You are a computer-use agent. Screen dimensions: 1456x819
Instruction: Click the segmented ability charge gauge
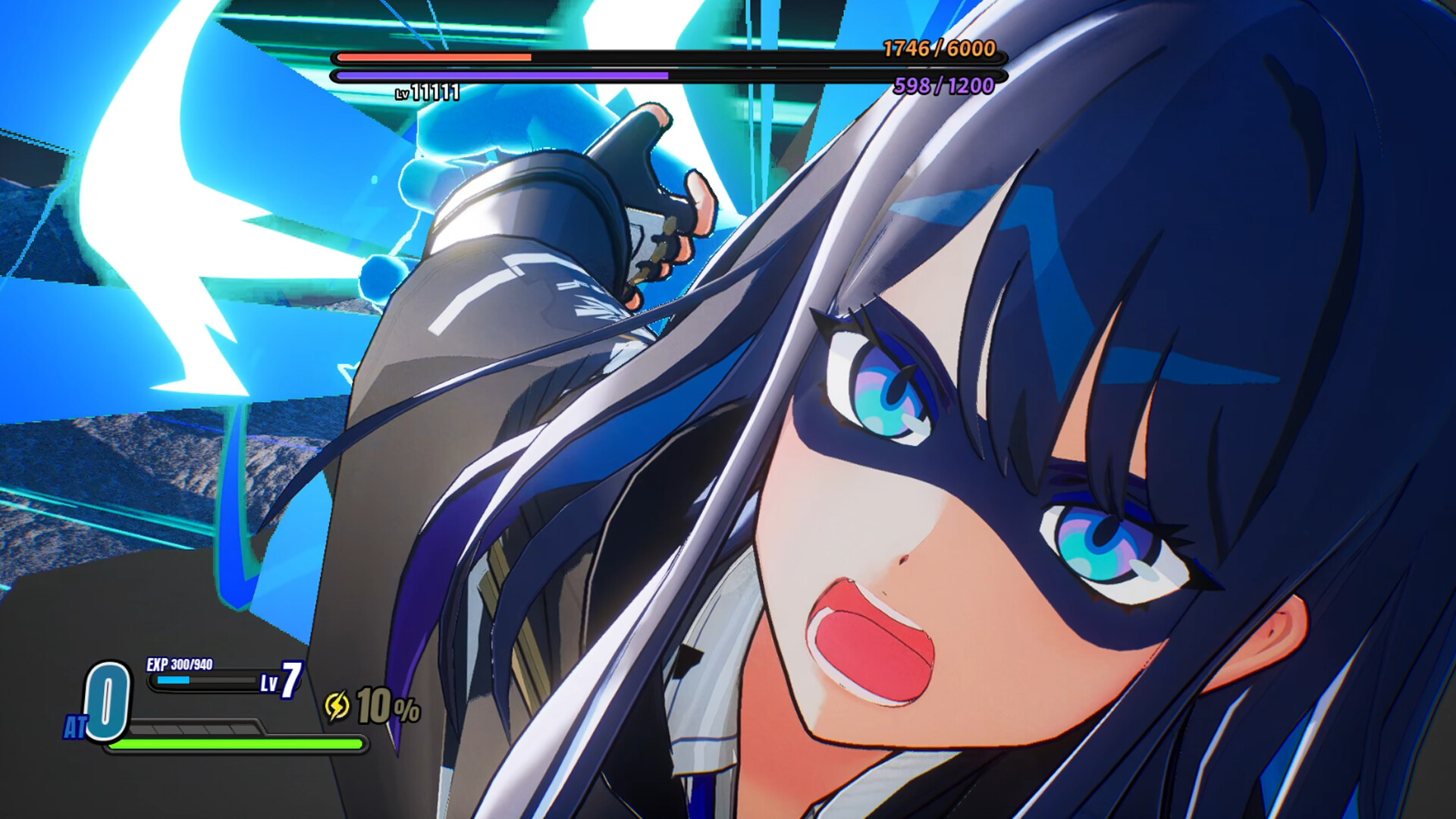click(193, 730)
